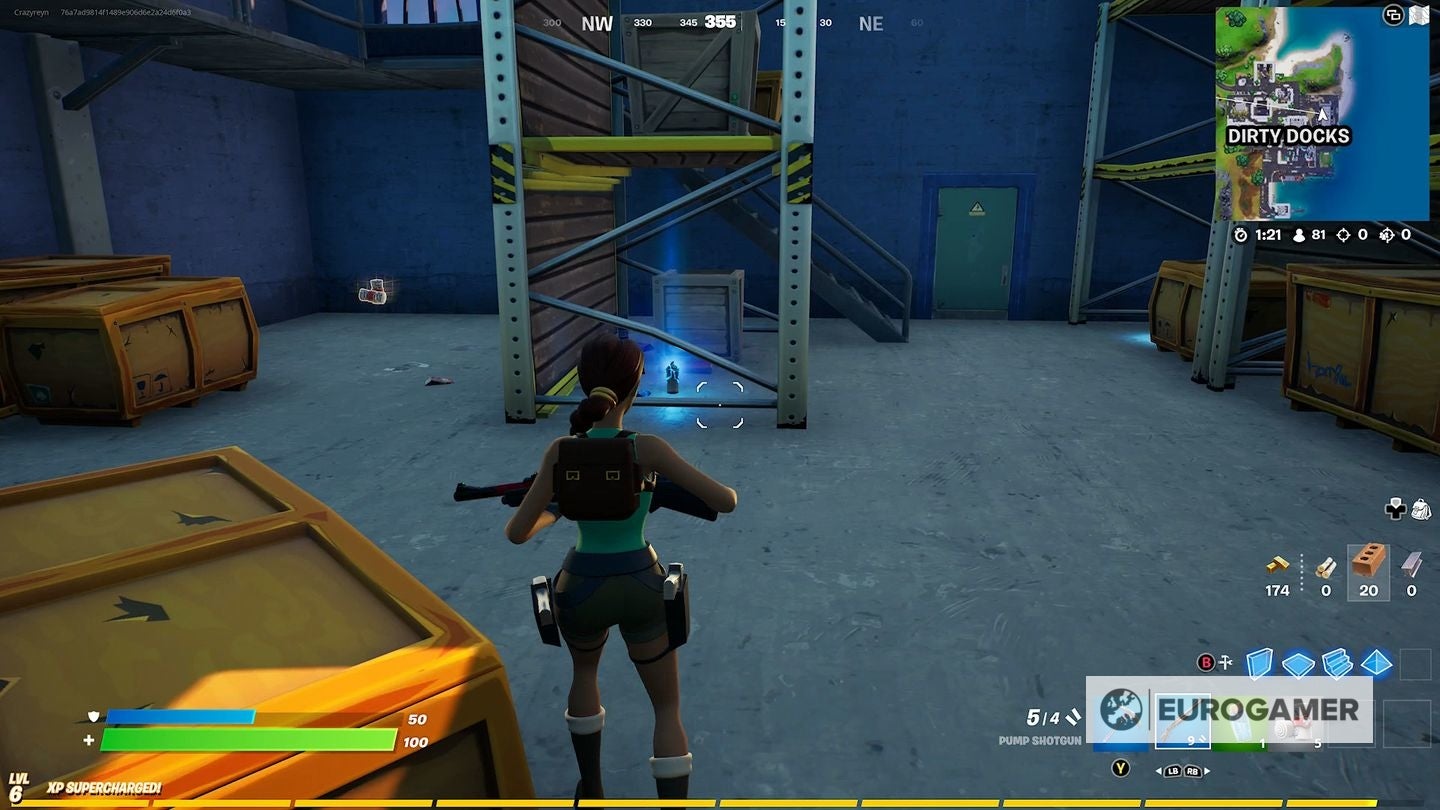The width and height of the screenshot is (1440, 810).
Task: Click the green health bar
Action: point(250,740)
